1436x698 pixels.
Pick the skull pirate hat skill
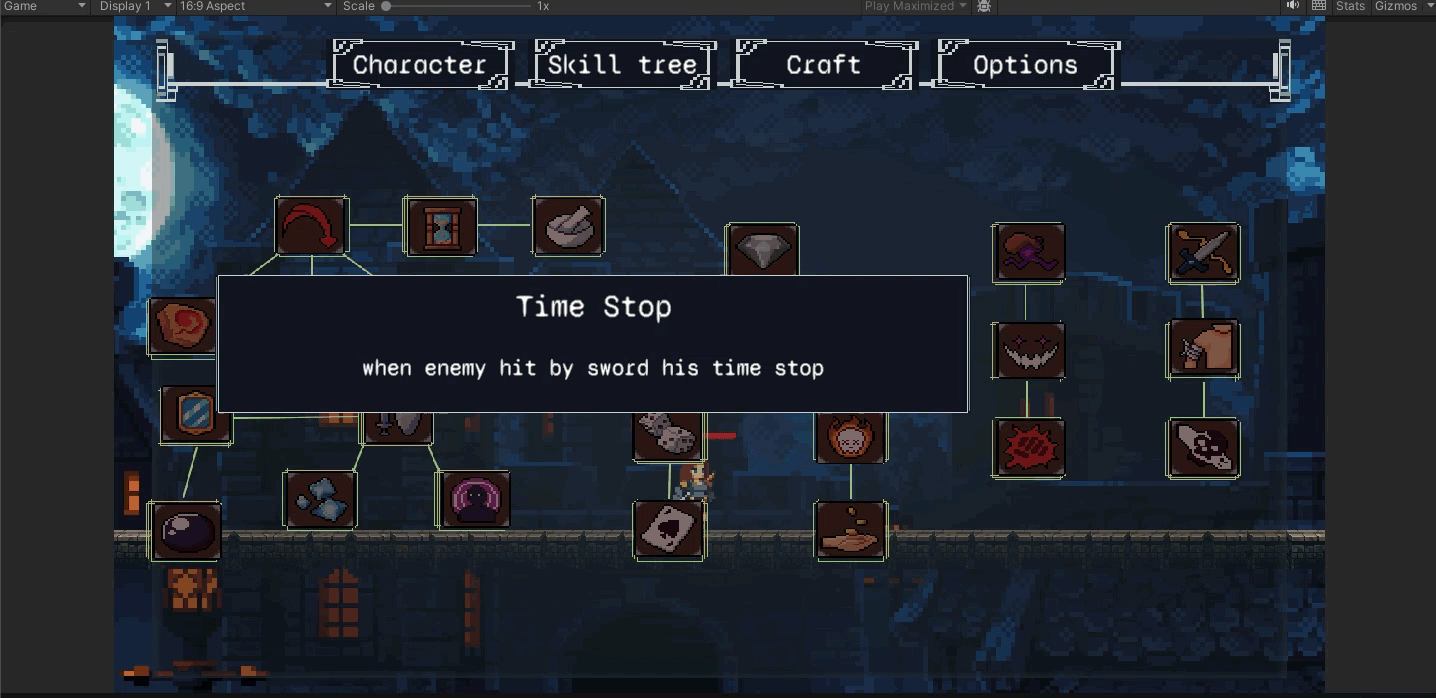click(x=1203, y=448)
